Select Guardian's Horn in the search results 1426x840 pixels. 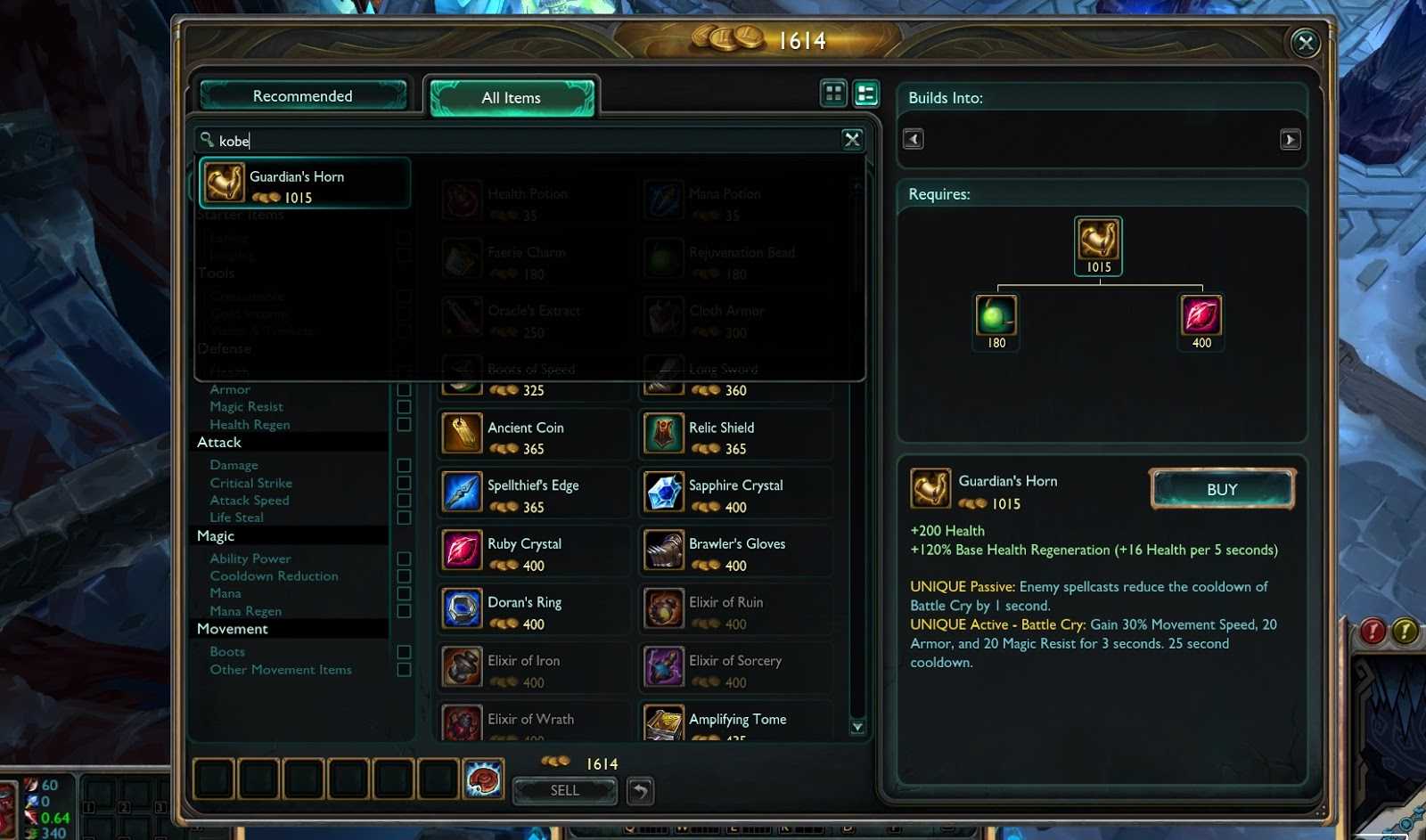tap(303, 183)
